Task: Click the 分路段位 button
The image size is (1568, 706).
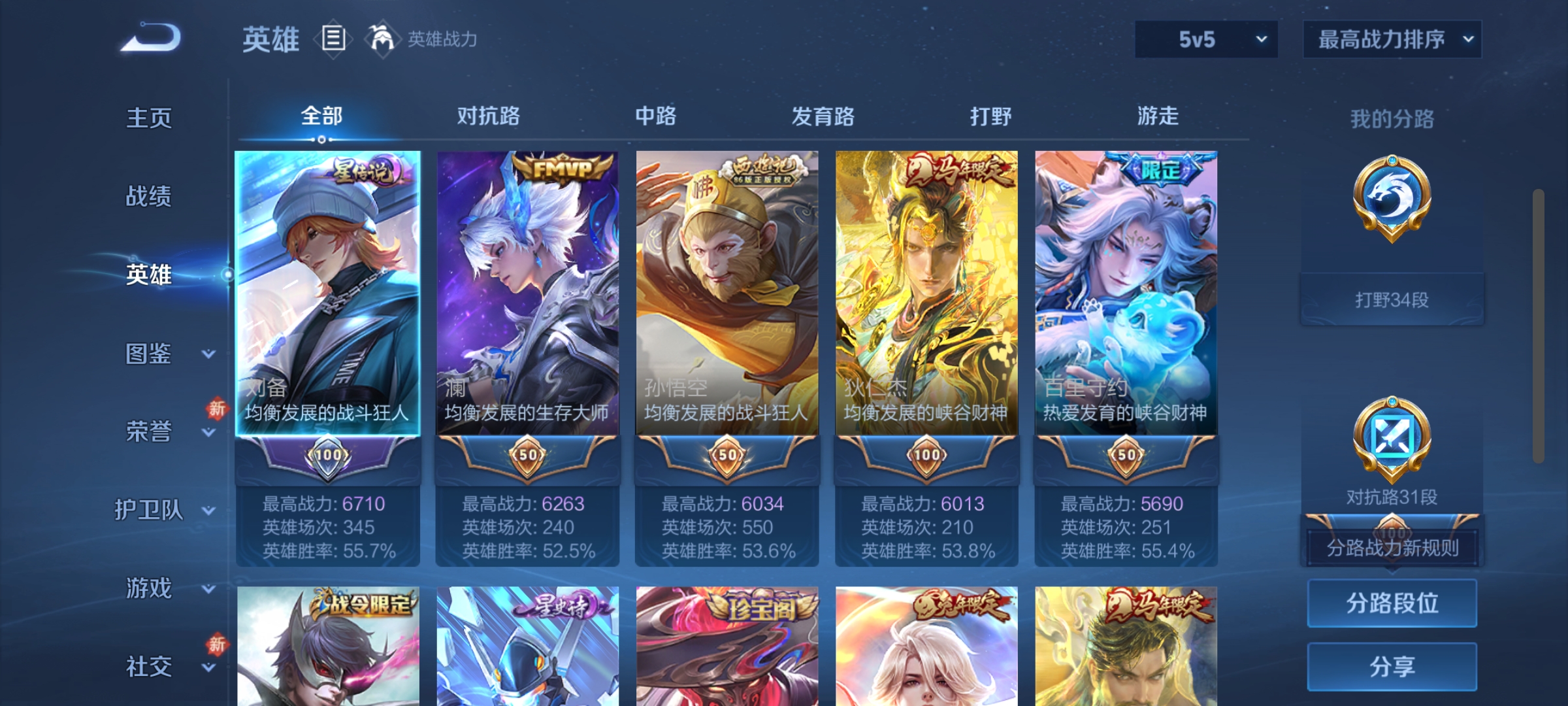Action: 1392,603
